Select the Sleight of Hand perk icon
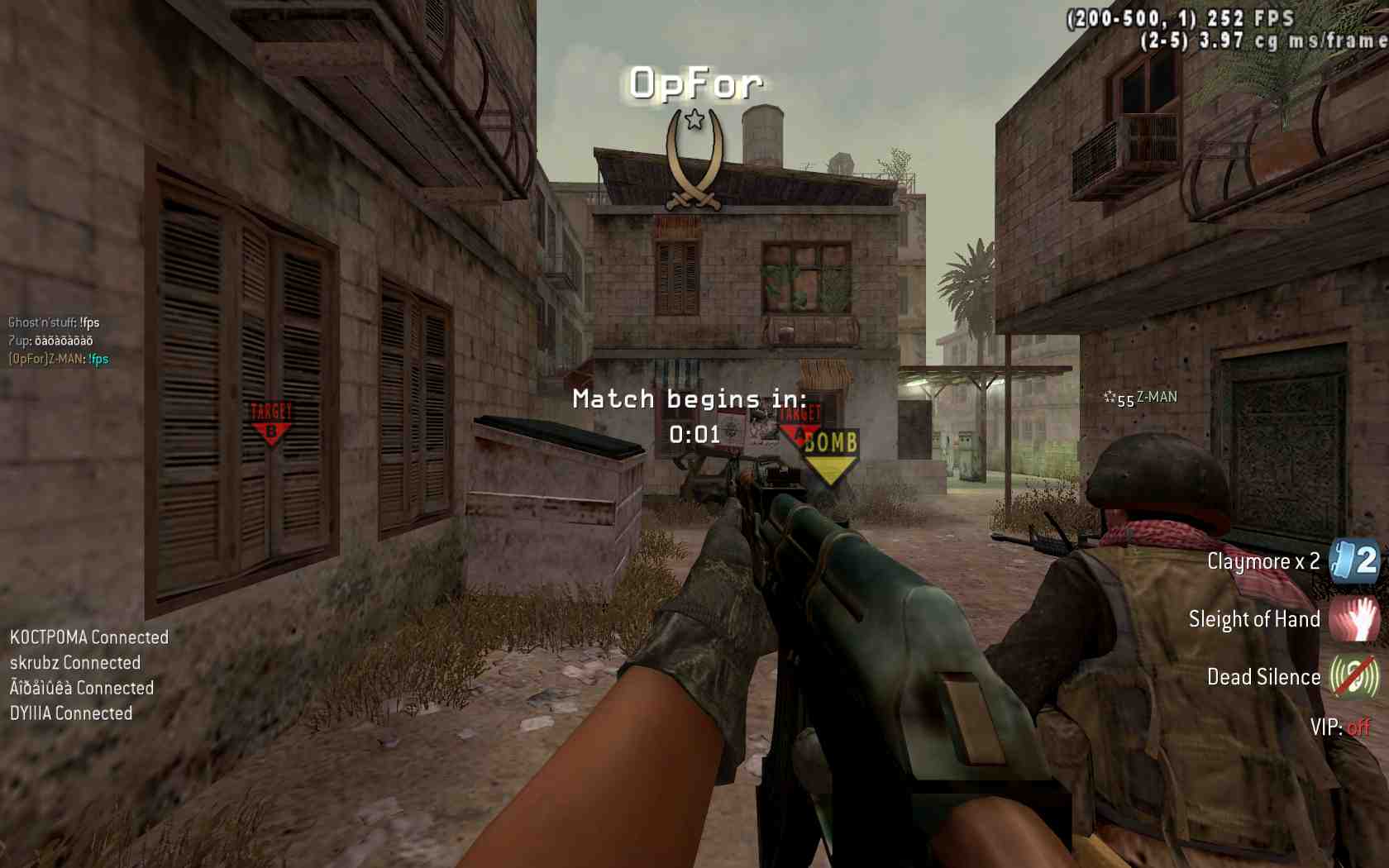The height and width of the screenshot is (868, 1389). click(x=1354, y=619)
